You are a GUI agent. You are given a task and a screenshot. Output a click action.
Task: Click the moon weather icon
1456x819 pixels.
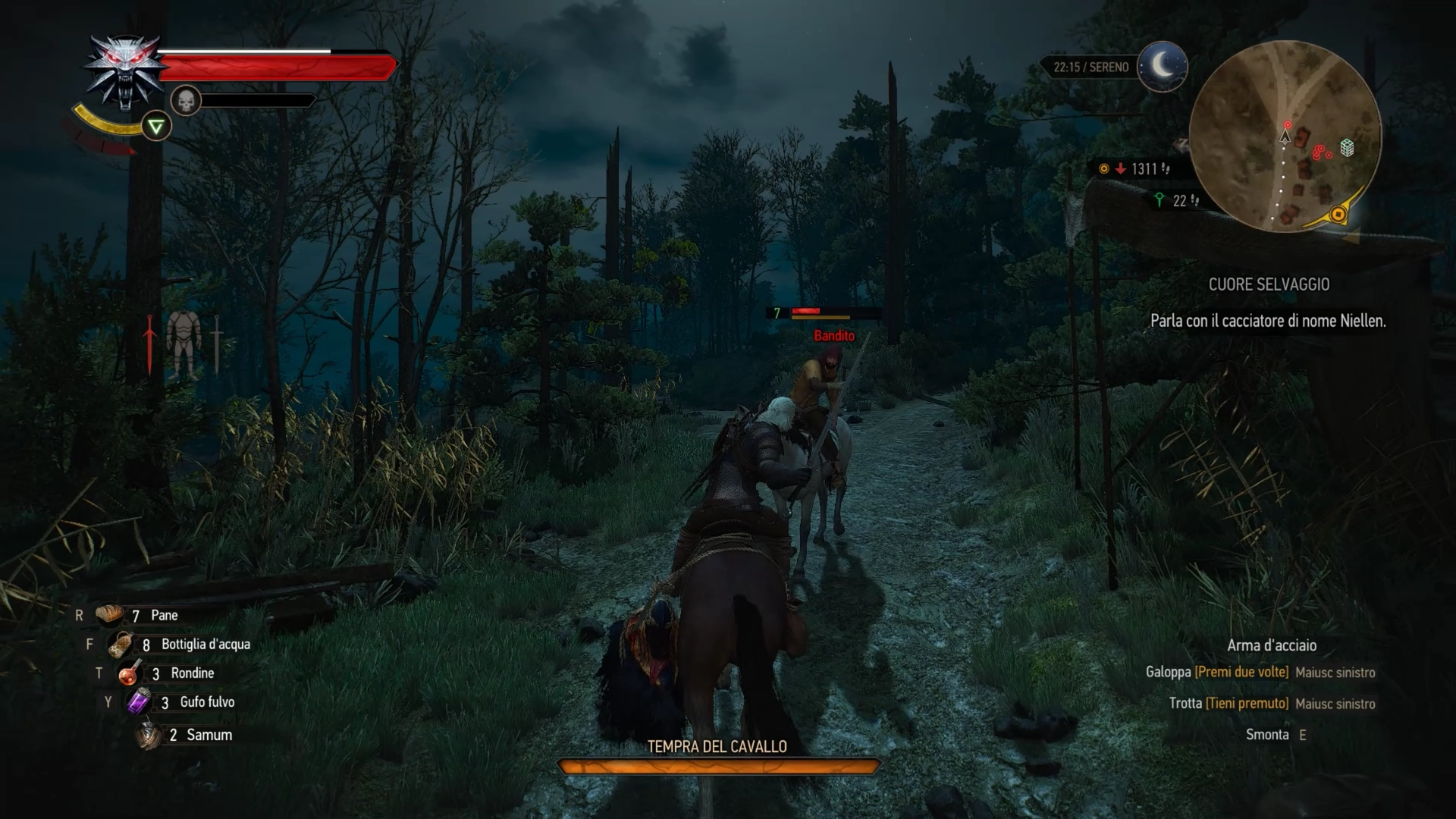point(1163,67)
